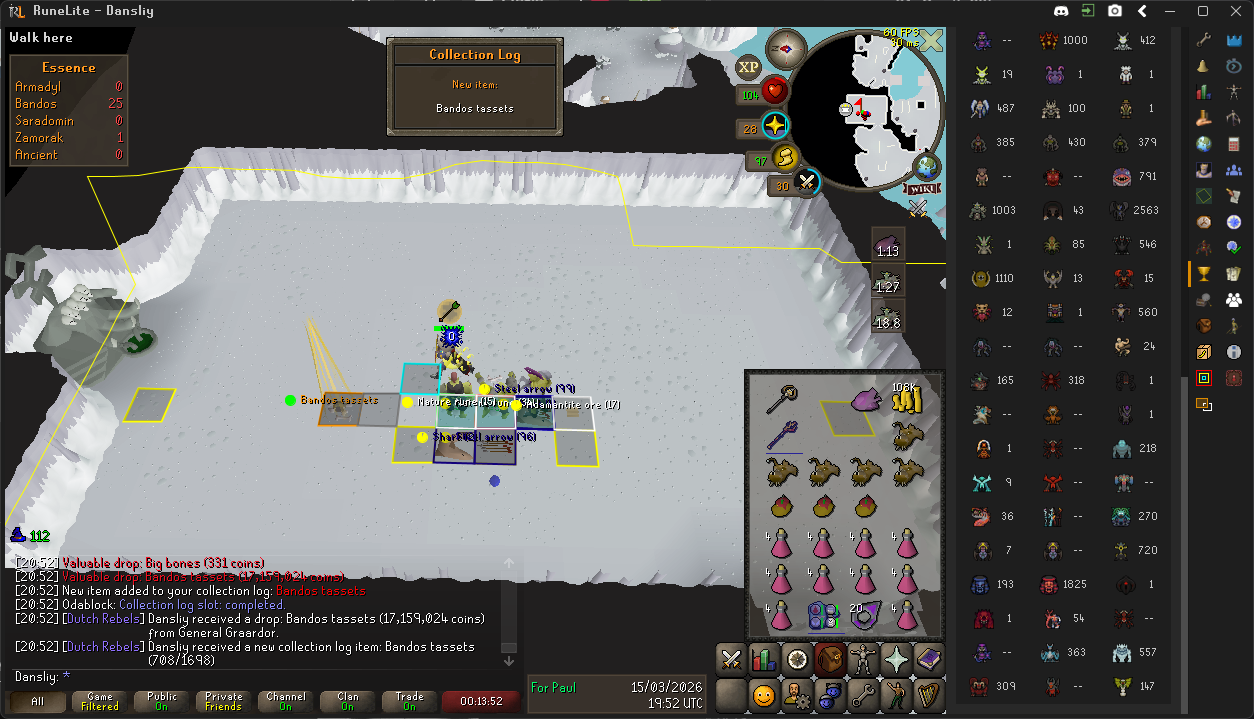Select the Game chat filter tab

100,702
